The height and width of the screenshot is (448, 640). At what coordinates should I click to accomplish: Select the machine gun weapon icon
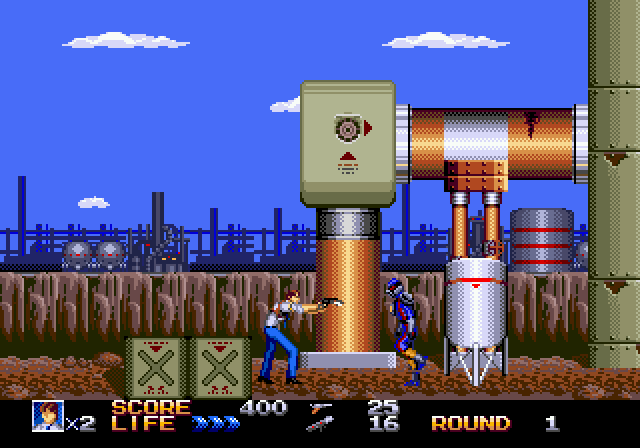pos(323,424)
